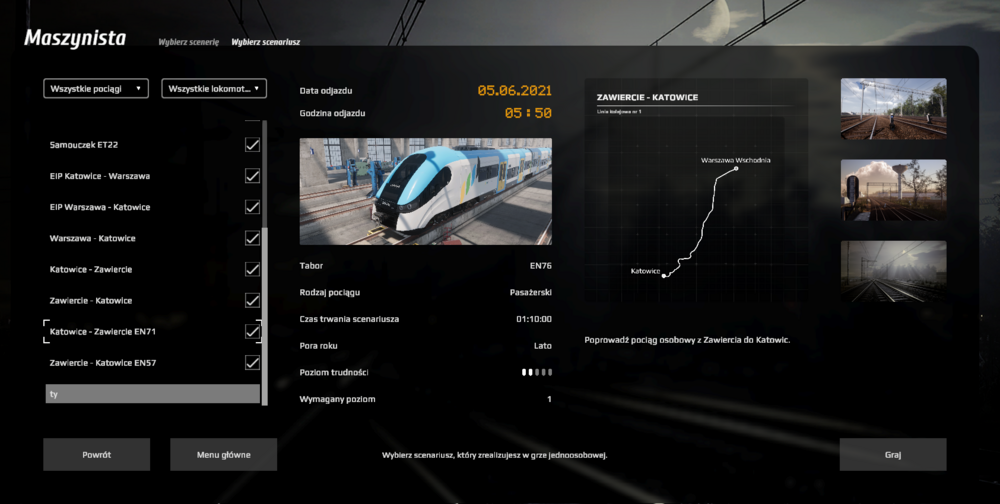
Task: Return to Menu główne
Action: coord(223,455)
